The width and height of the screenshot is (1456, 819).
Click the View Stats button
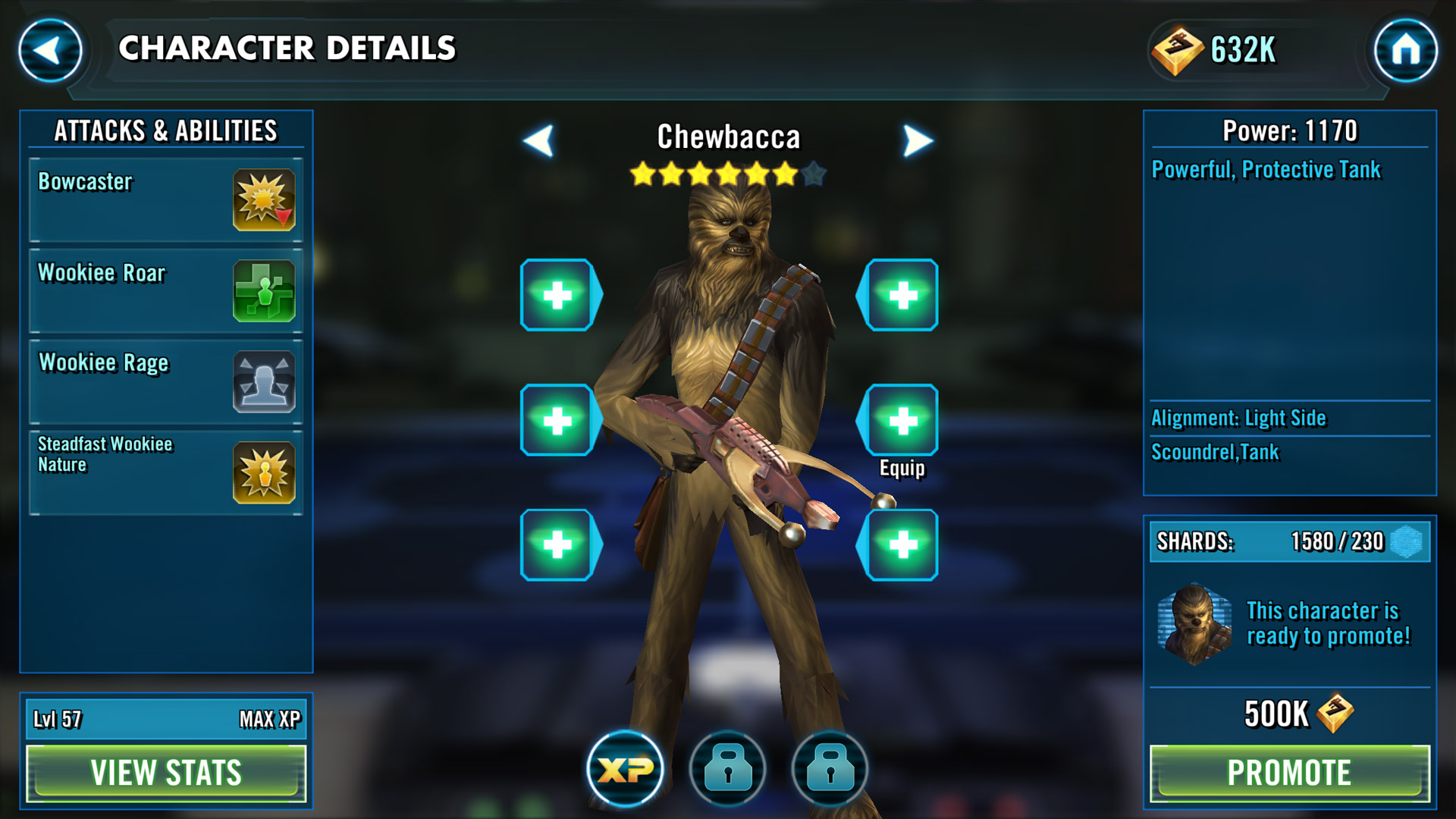pos(166,773)
